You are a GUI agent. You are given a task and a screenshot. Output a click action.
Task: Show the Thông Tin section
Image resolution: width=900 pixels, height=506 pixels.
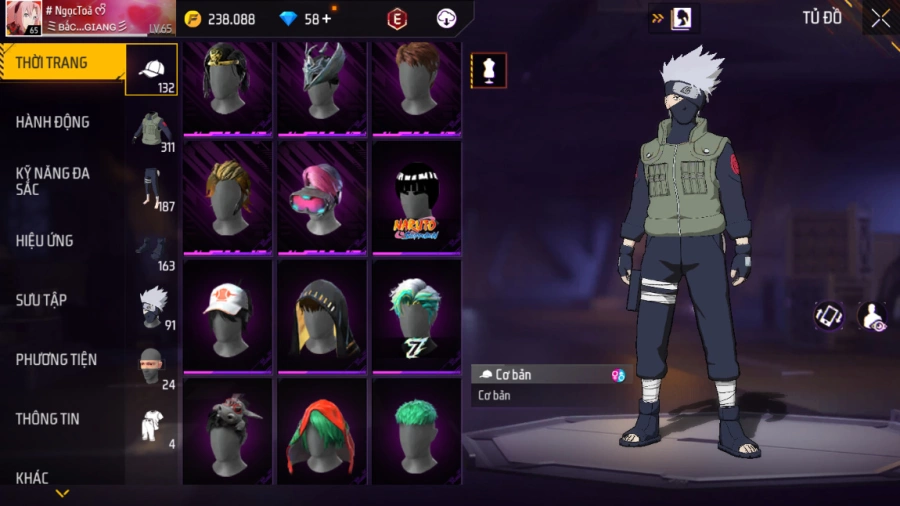47,419
